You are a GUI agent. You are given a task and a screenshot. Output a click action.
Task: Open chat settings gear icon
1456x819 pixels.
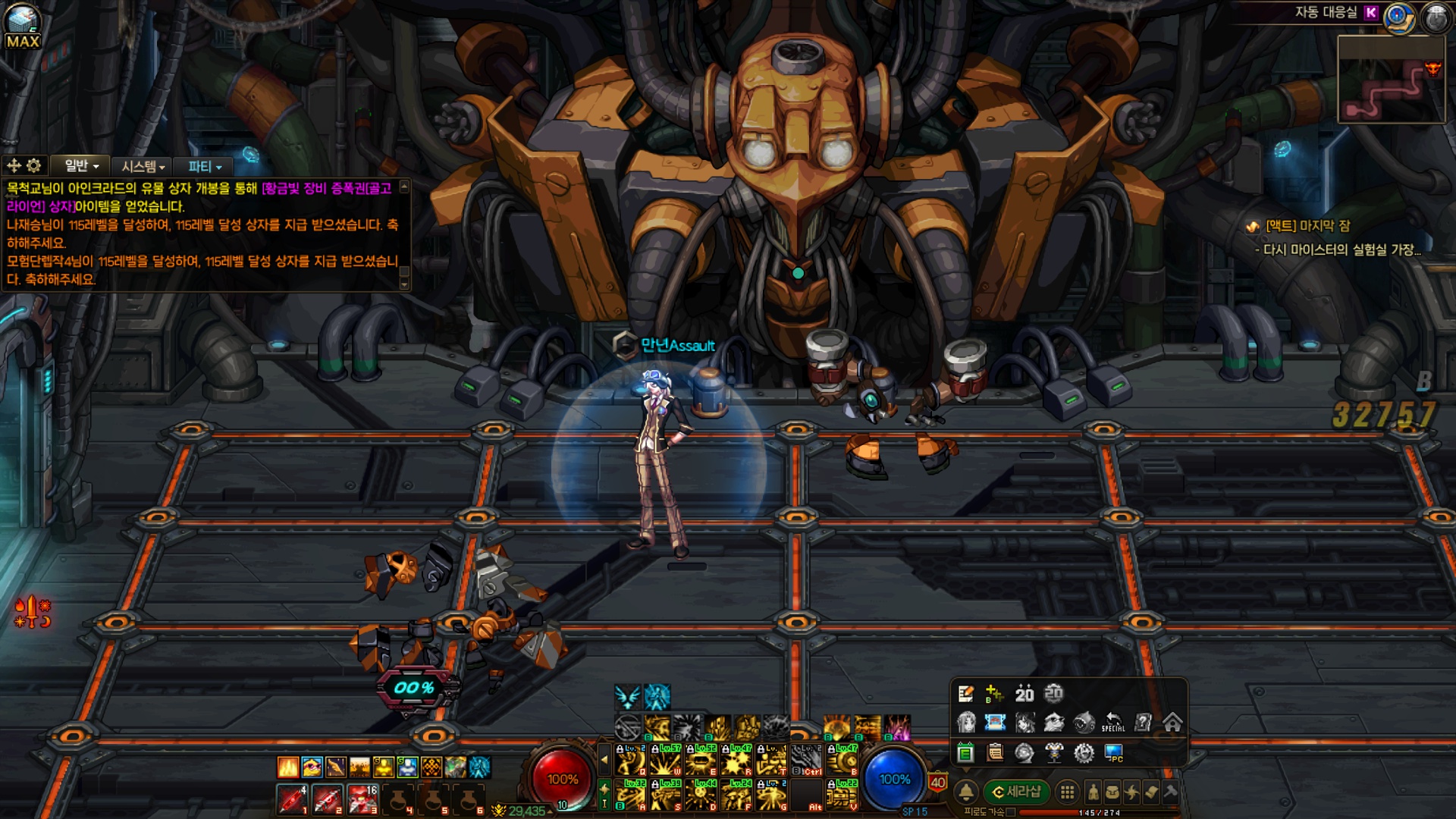[x=34, y=165]
